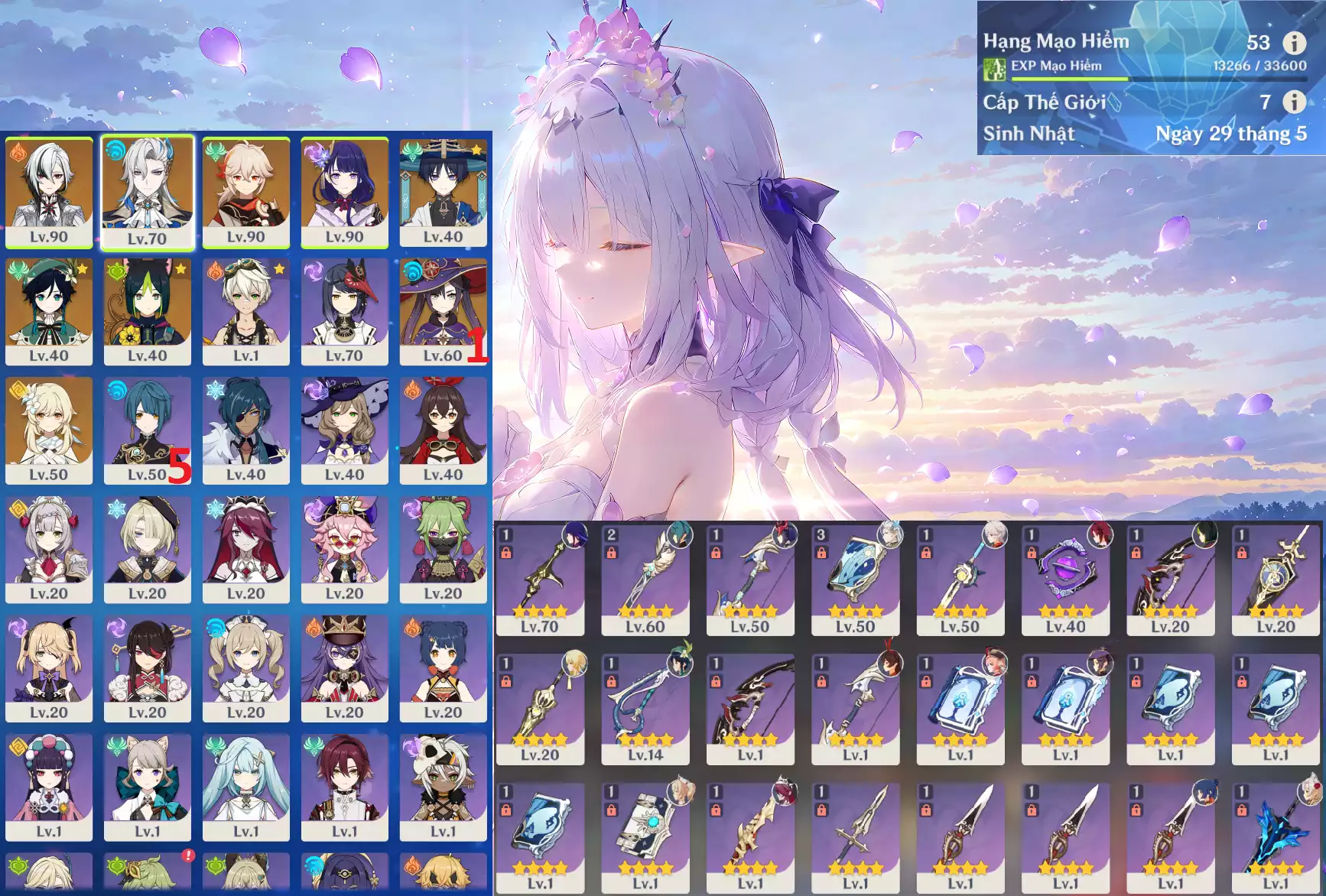Pick Kazuha's Lv.90 character card
The image size is (1326, 896).
pos(245,192)
